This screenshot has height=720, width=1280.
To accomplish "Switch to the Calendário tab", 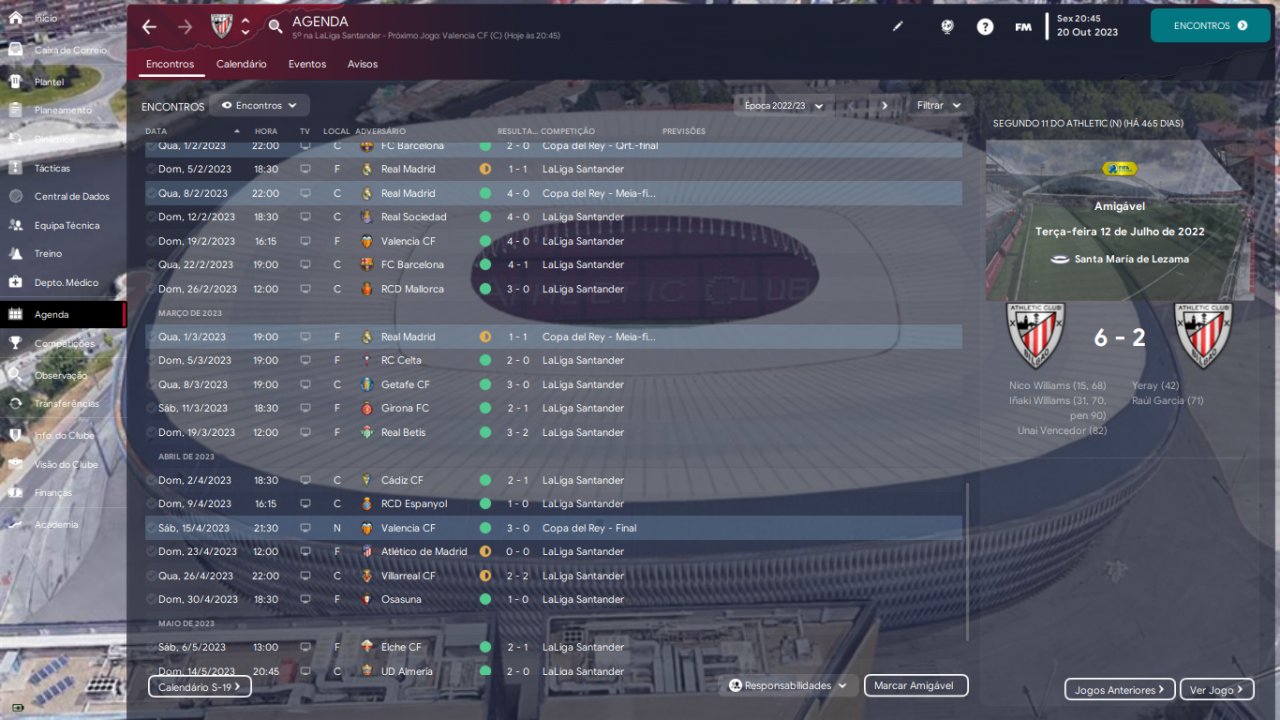I will click(x=241, y=64).
